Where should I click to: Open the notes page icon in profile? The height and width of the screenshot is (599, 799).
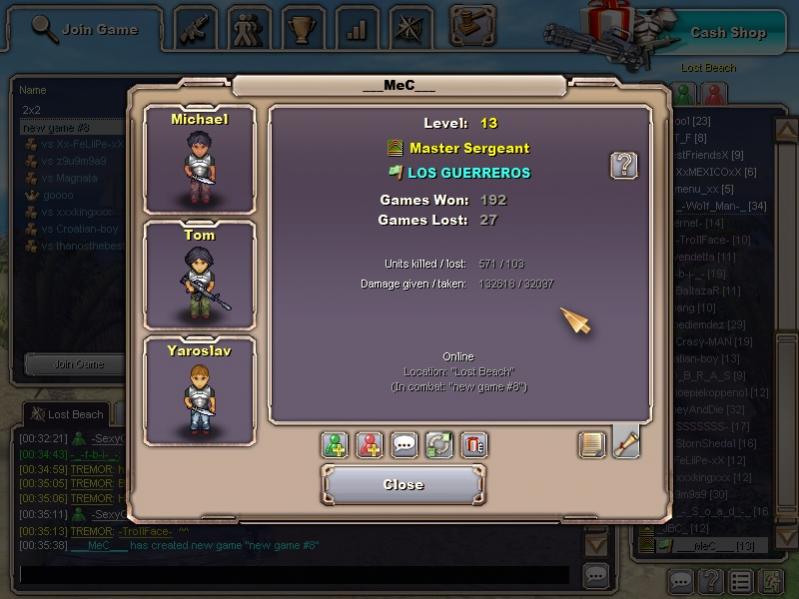[592, 444]
